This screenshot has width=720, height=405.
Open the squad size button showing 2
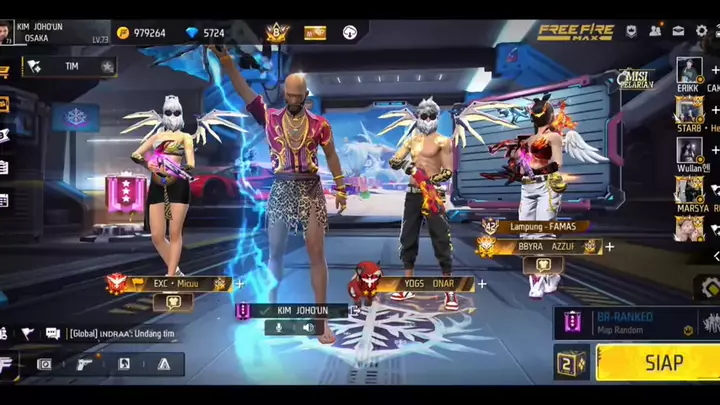click(571, 362)
